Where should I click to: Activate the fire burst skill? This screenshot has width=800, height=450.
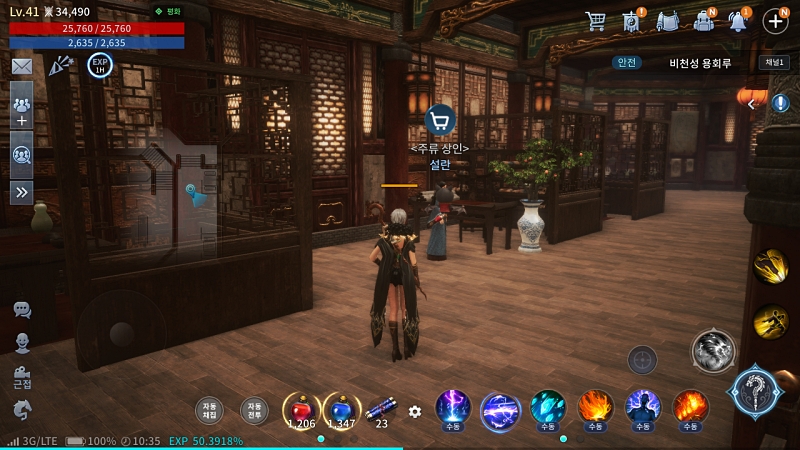point(595,408)
